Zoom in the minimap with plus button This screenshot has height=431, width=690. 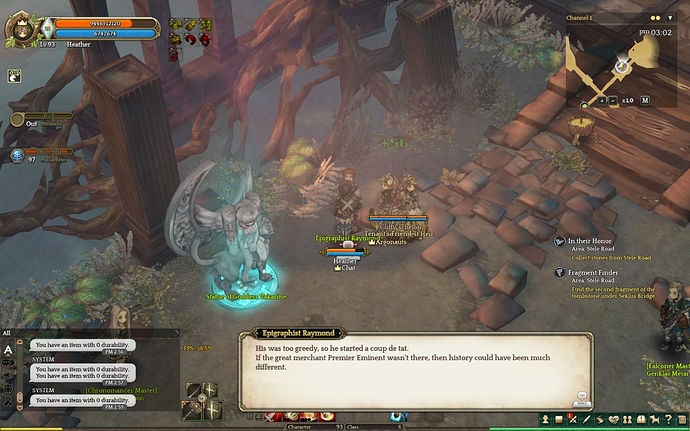point(601,100)
